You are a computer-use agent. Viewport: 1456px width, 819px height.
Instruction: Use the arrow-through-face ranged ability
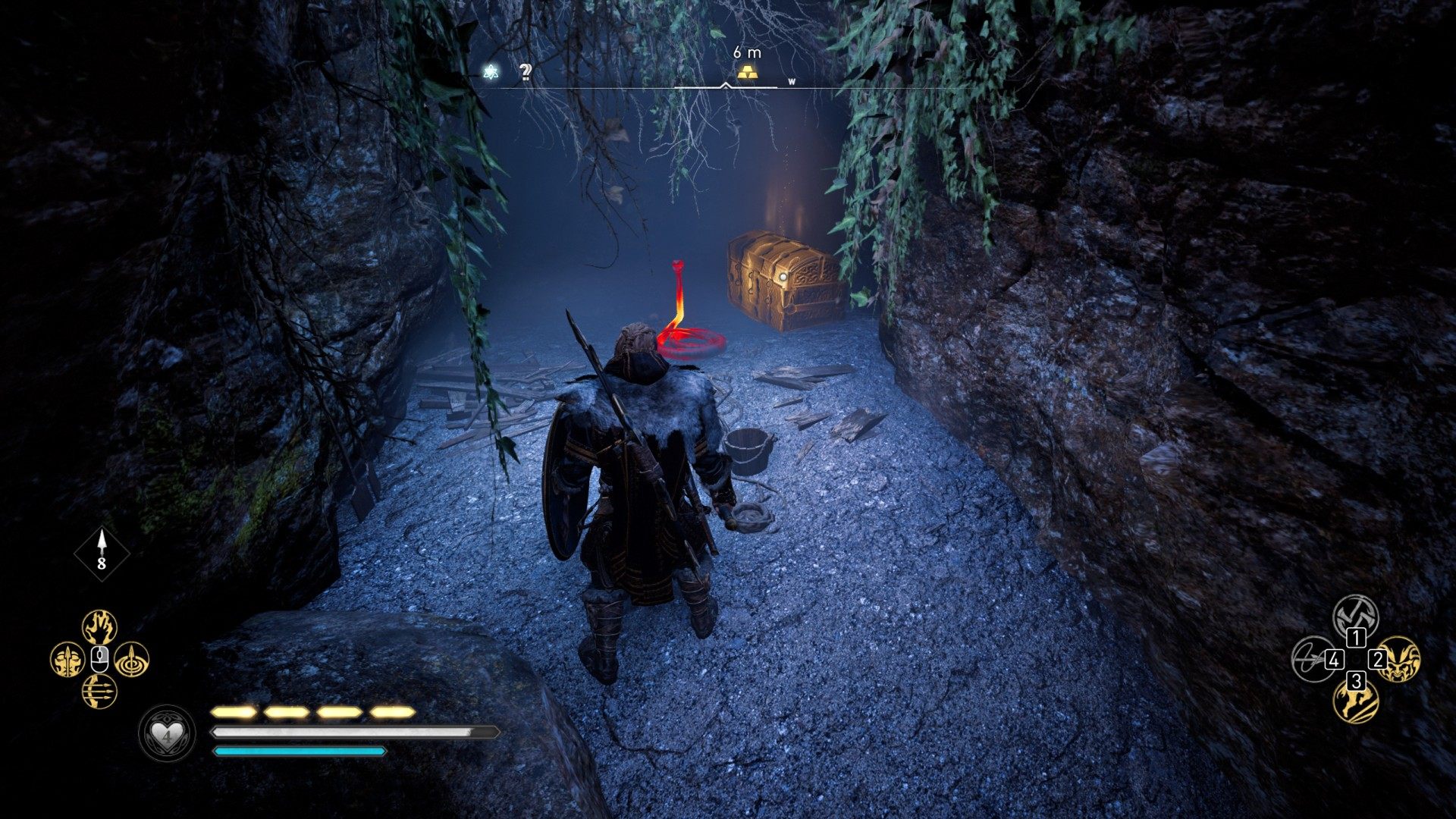(x=67, y=660)
